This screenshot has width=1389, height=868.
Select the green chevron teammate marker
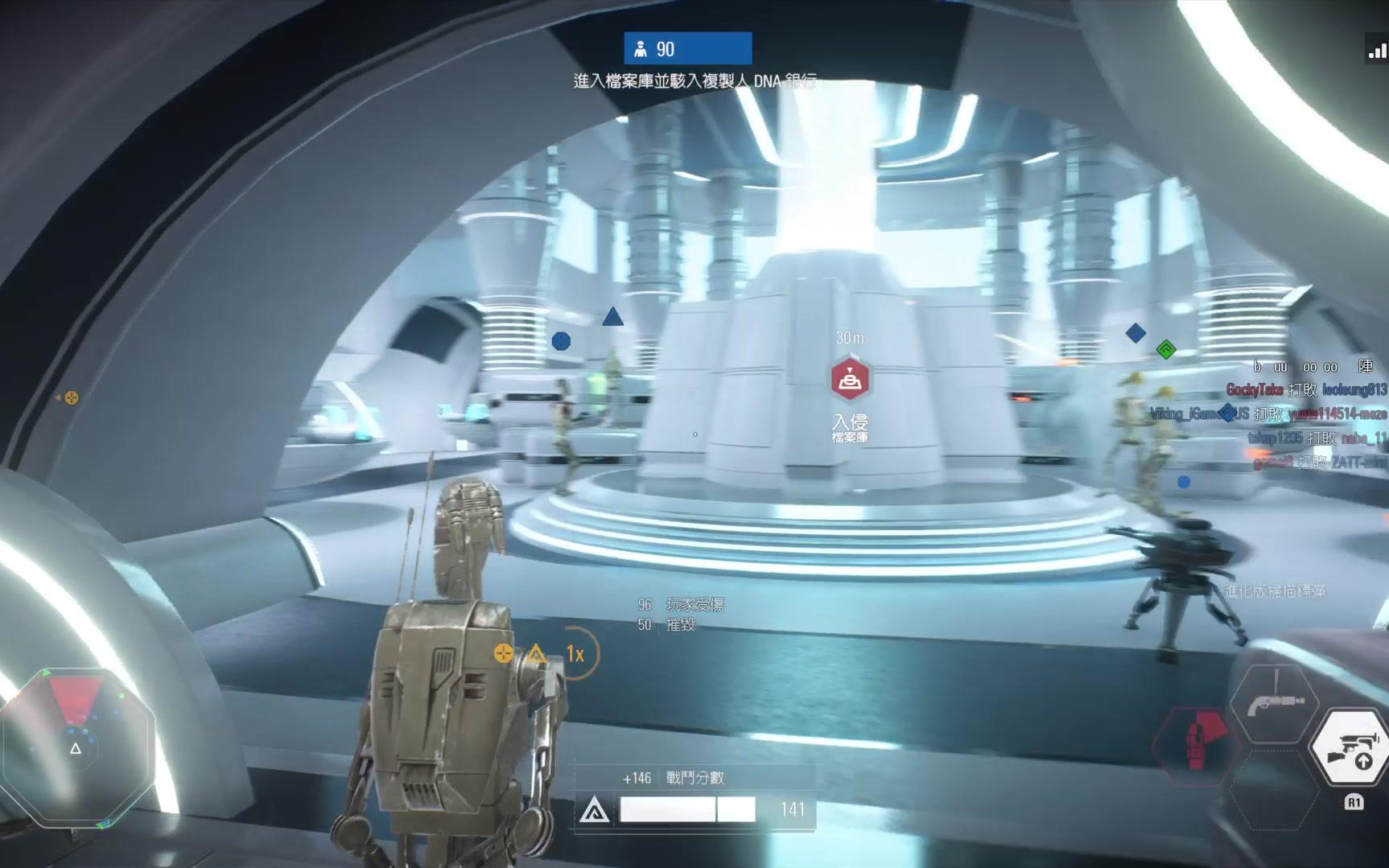1166,349
